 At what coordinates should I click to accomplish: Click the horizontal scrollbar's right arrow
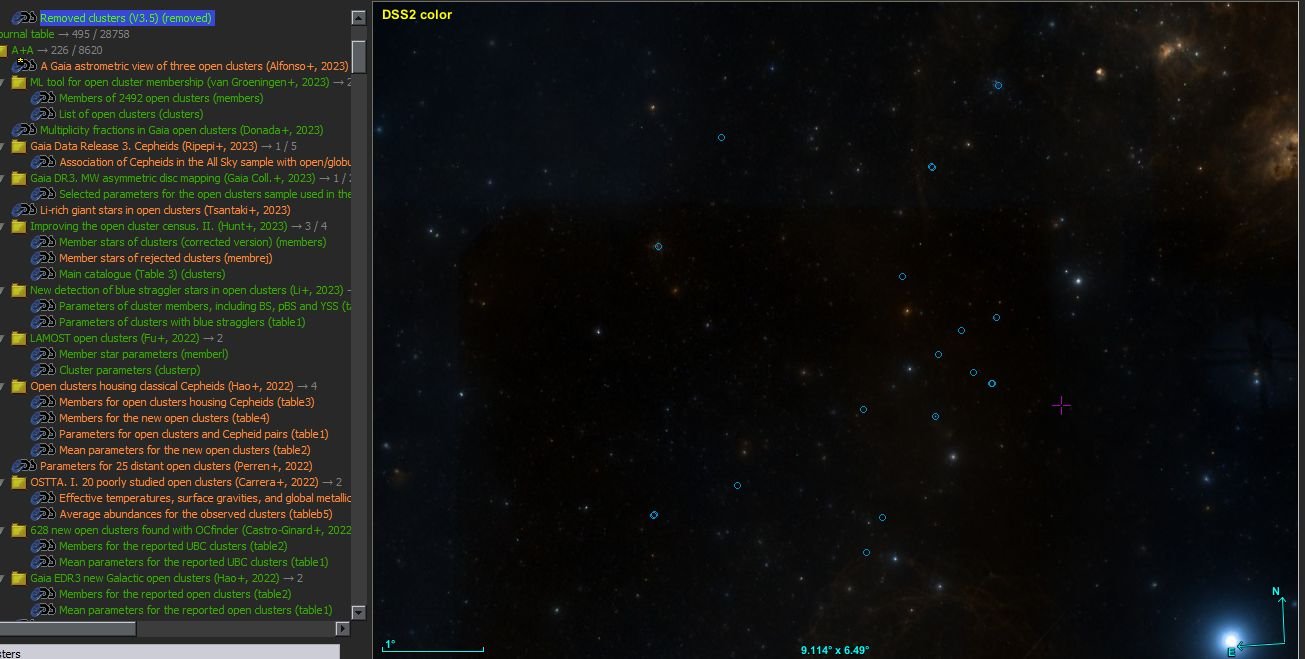[x=342, y=628]
